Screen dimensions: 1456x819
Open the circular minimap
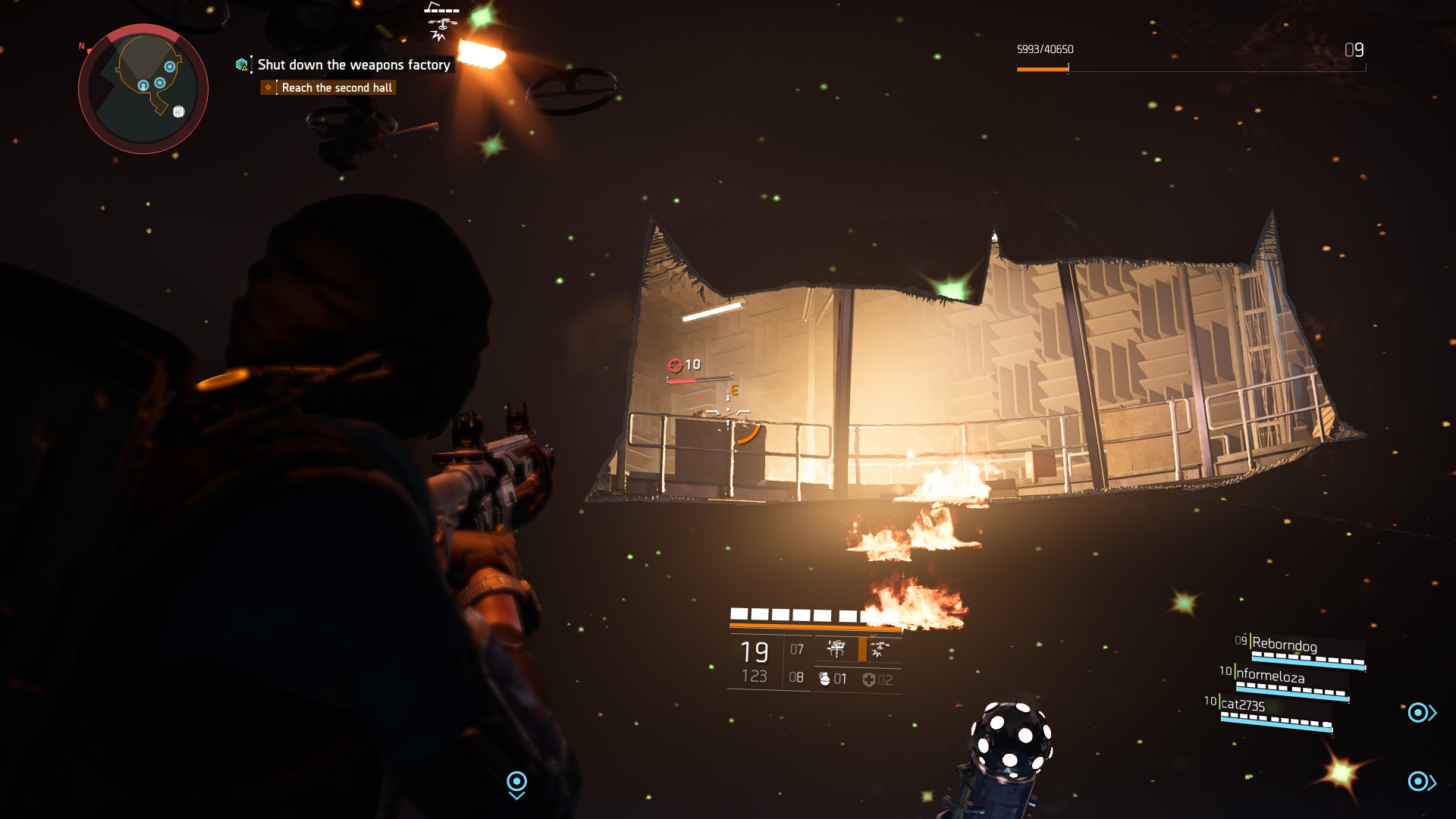pos(143,89)
